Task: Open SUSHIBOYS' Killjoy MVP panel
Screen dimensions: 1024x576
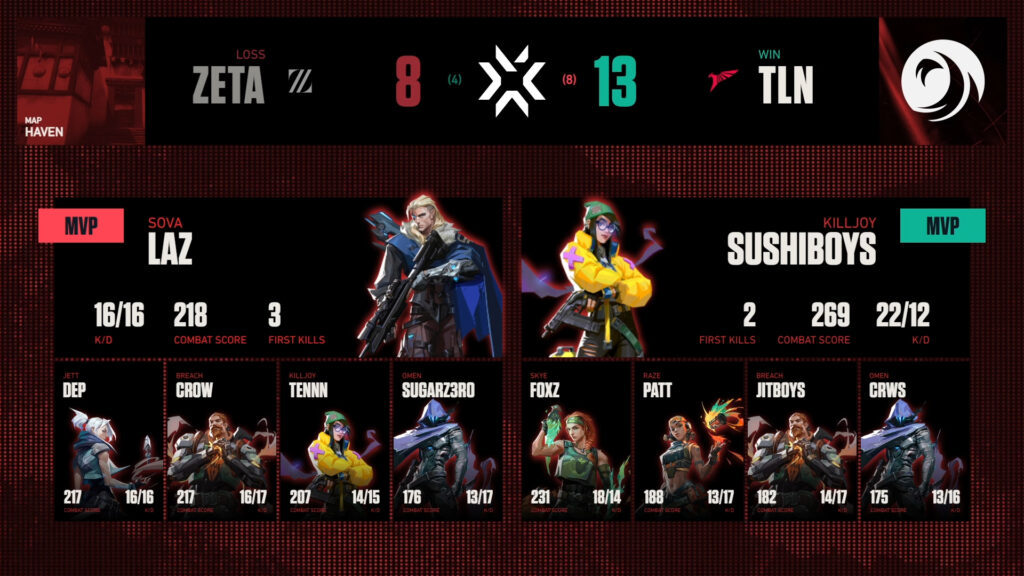Action: tap(745, 277)
